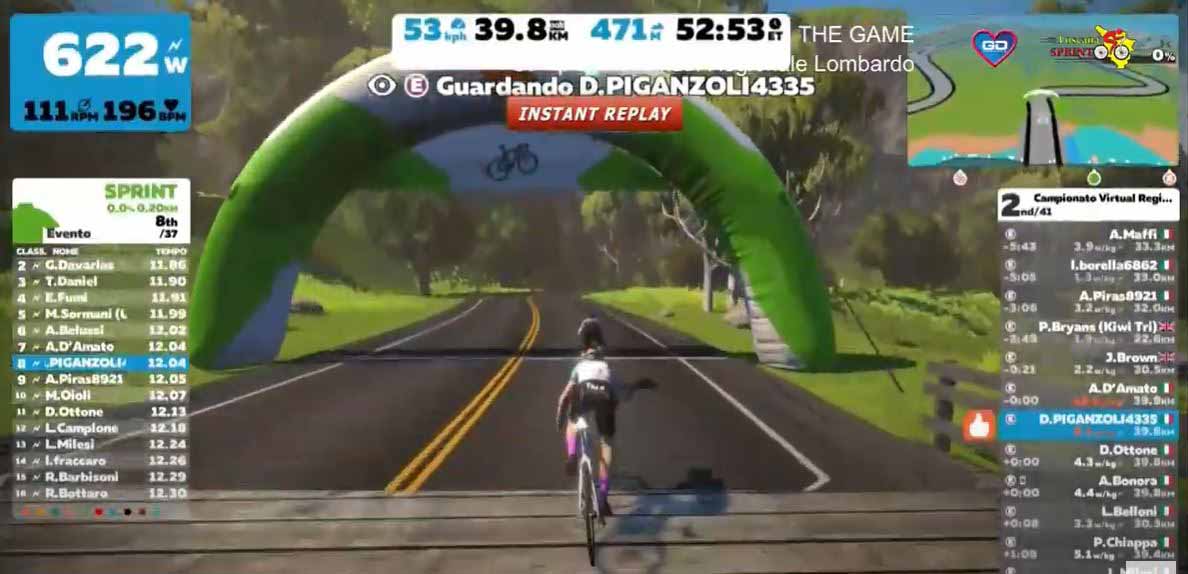Choose L.Belloni from the riders list

1088,518
